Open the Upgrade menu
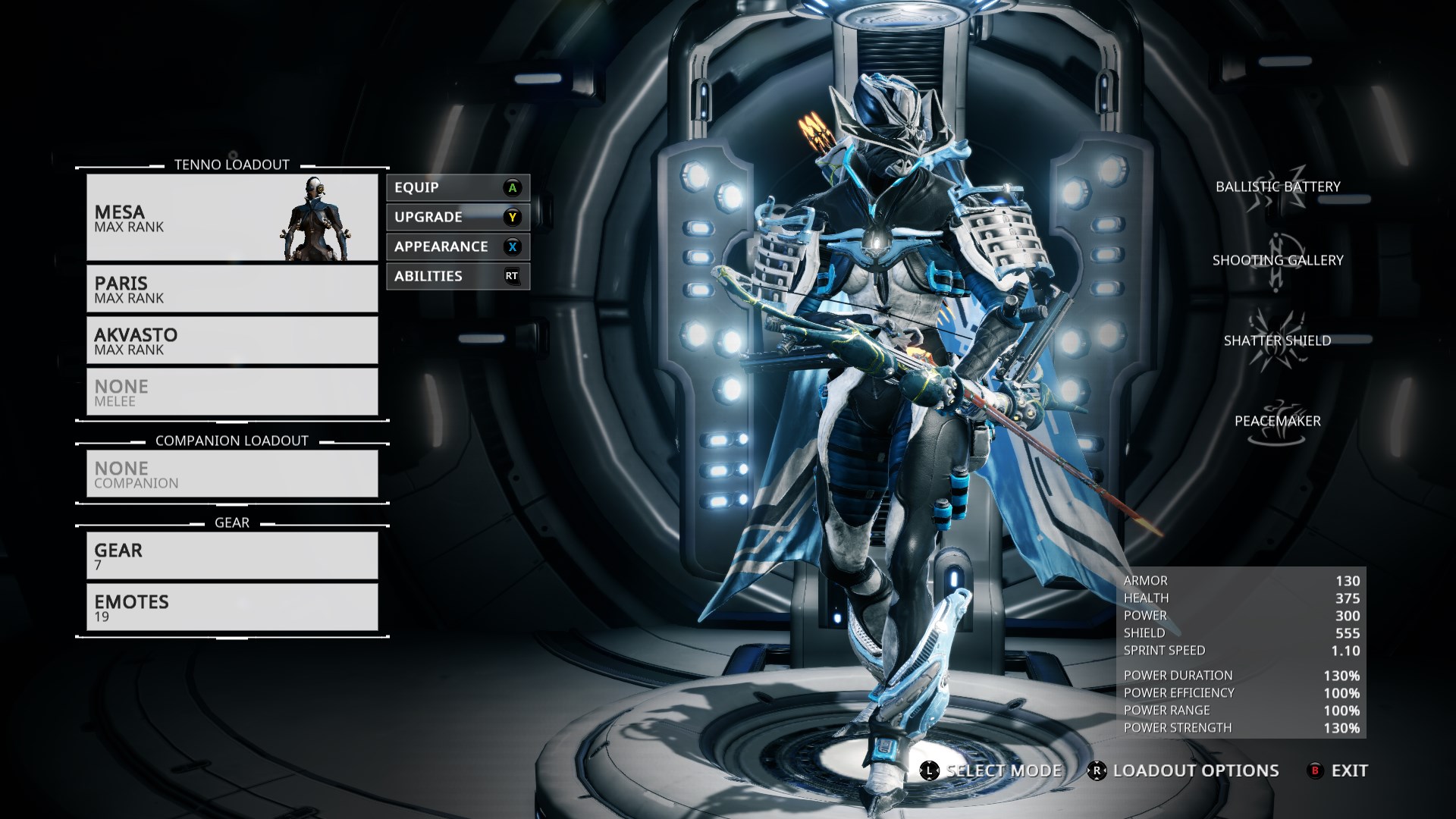 (x=457, y=217)
